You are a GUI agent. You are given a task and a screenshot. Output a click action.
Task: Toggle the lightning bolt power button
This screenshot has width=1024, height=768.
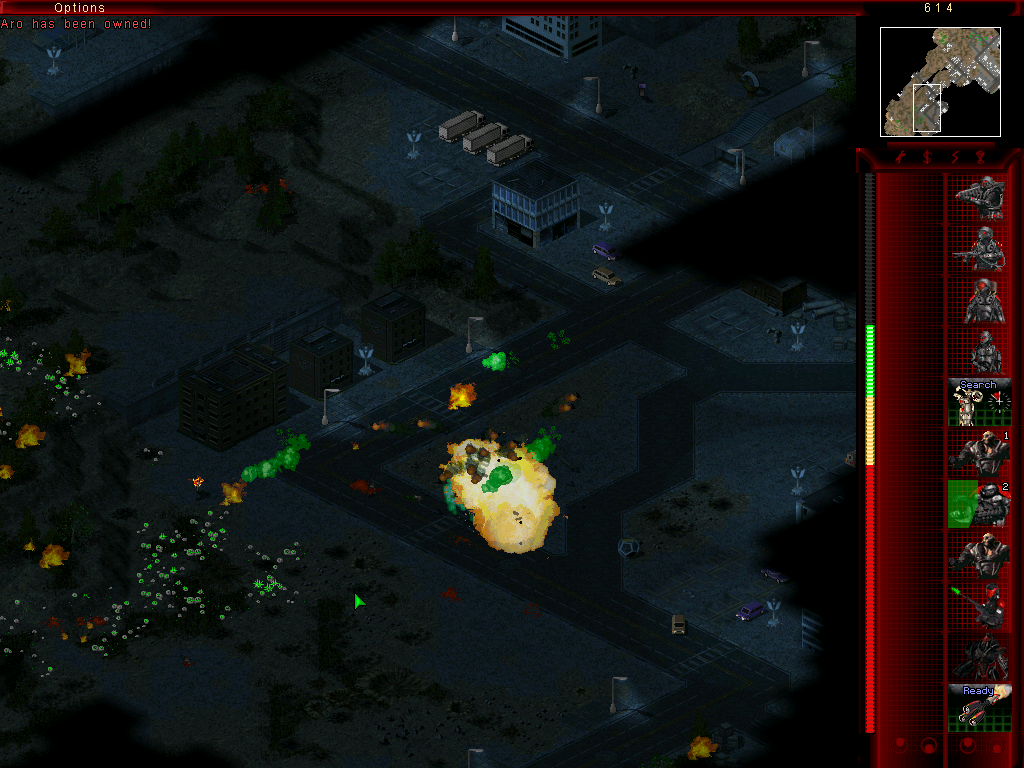coord(953,157)
